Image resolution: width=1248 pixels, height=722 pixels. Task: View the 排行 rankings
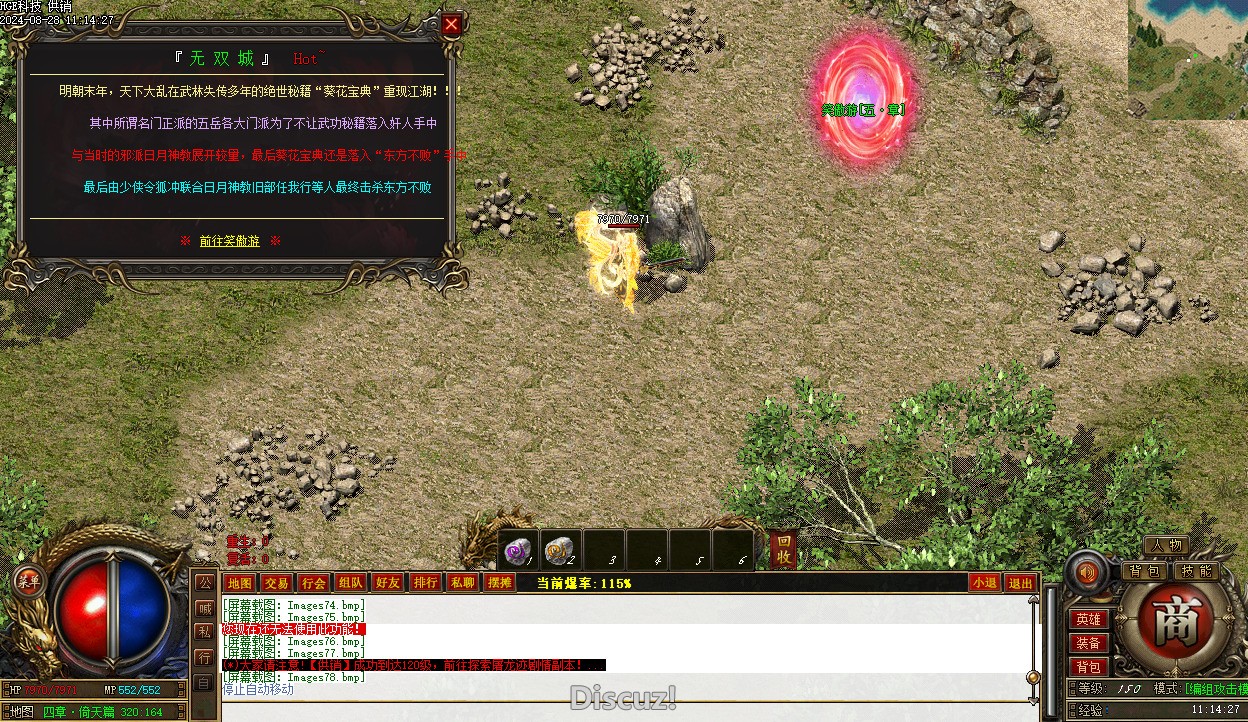click(425, 583)
